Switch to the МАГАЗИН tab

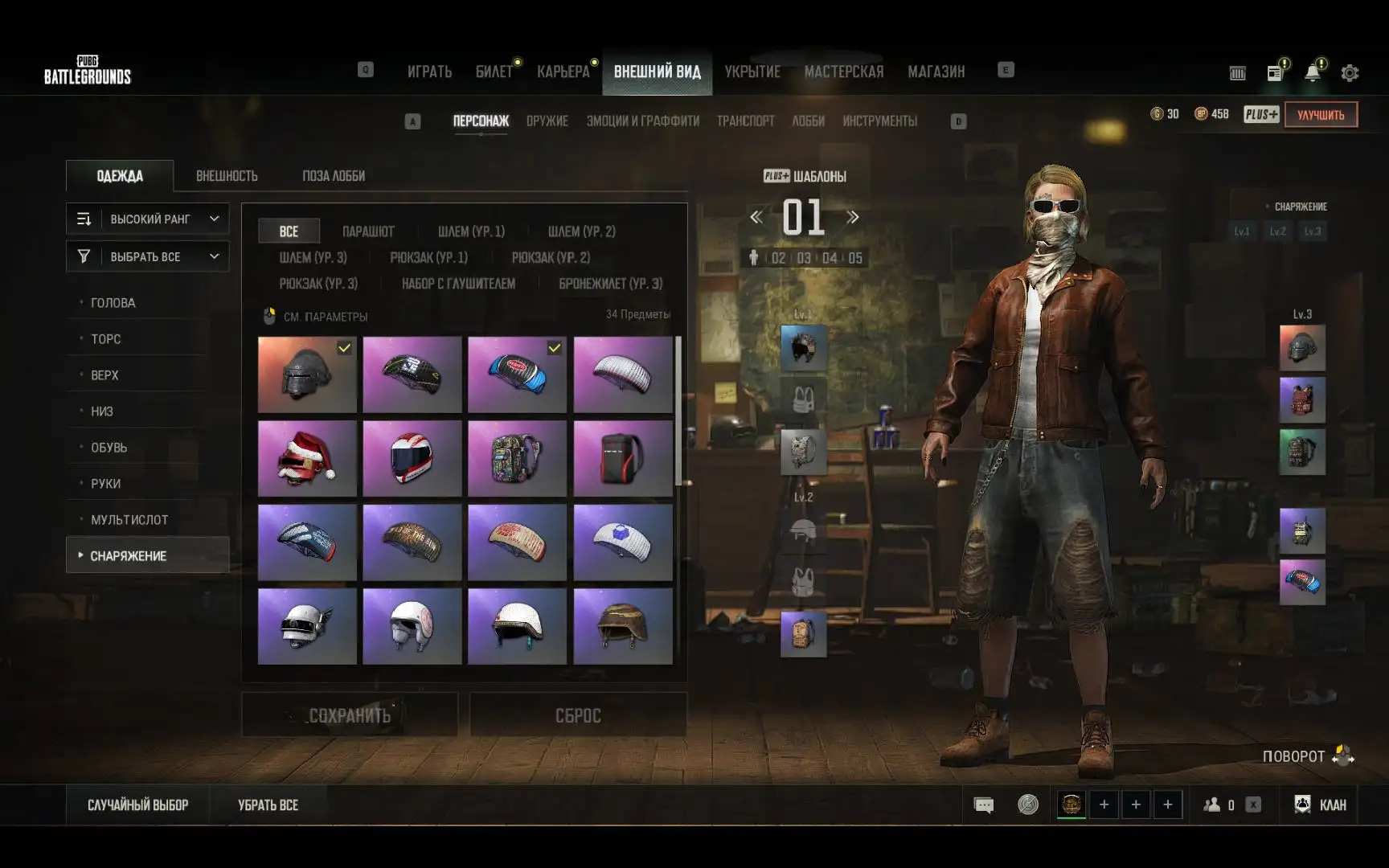coord(936,72)
